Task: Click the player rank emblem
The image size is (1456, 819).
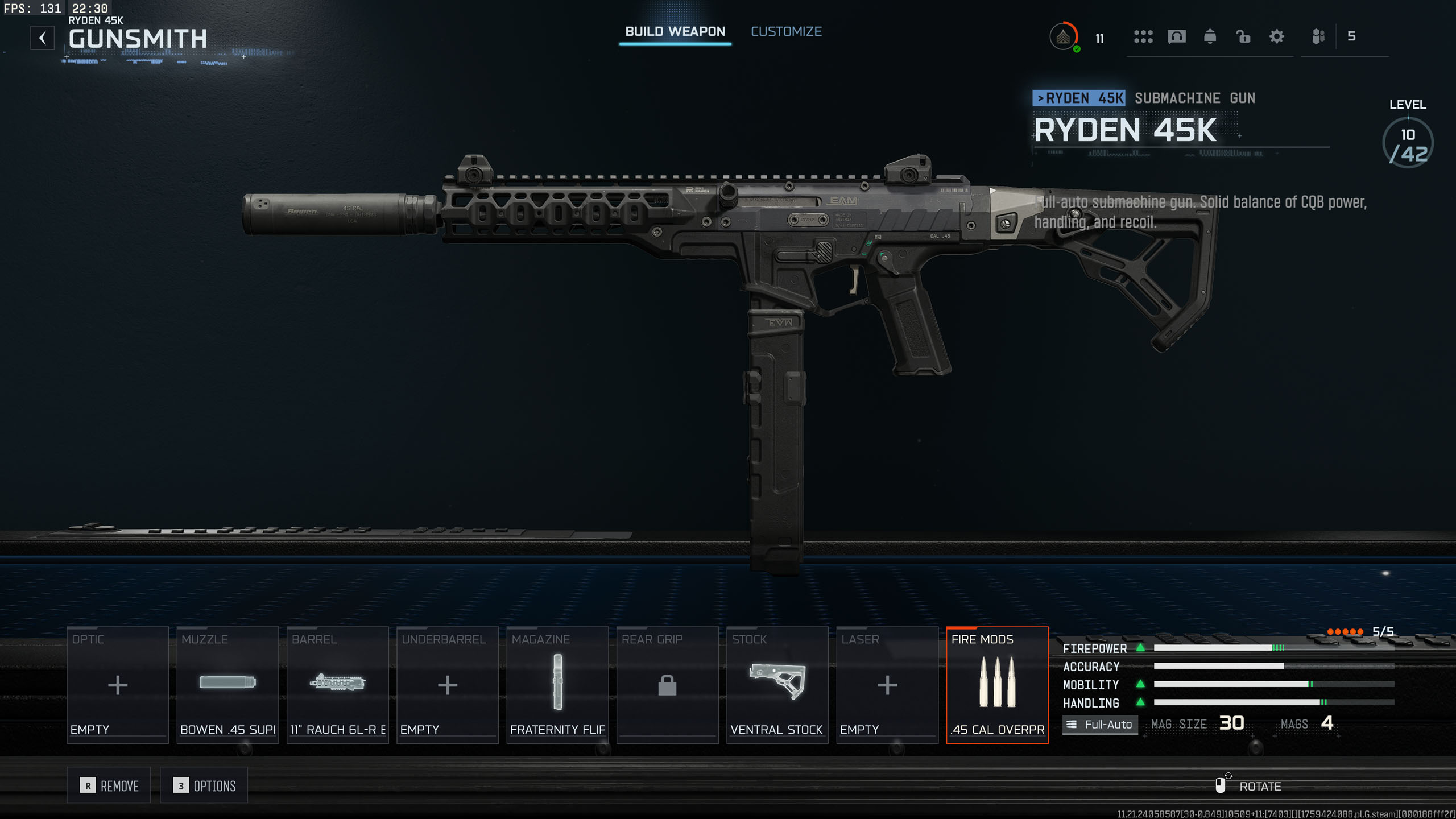Action: coord(1063,37)
